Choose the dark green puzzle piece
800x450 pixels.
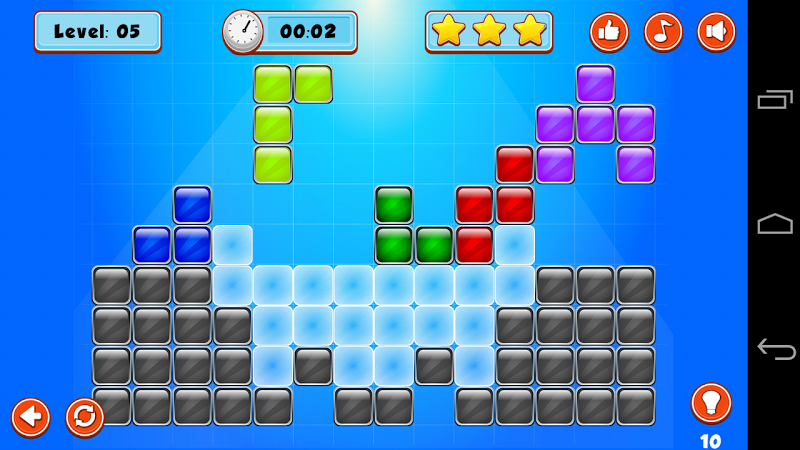[x=394, y=244]
